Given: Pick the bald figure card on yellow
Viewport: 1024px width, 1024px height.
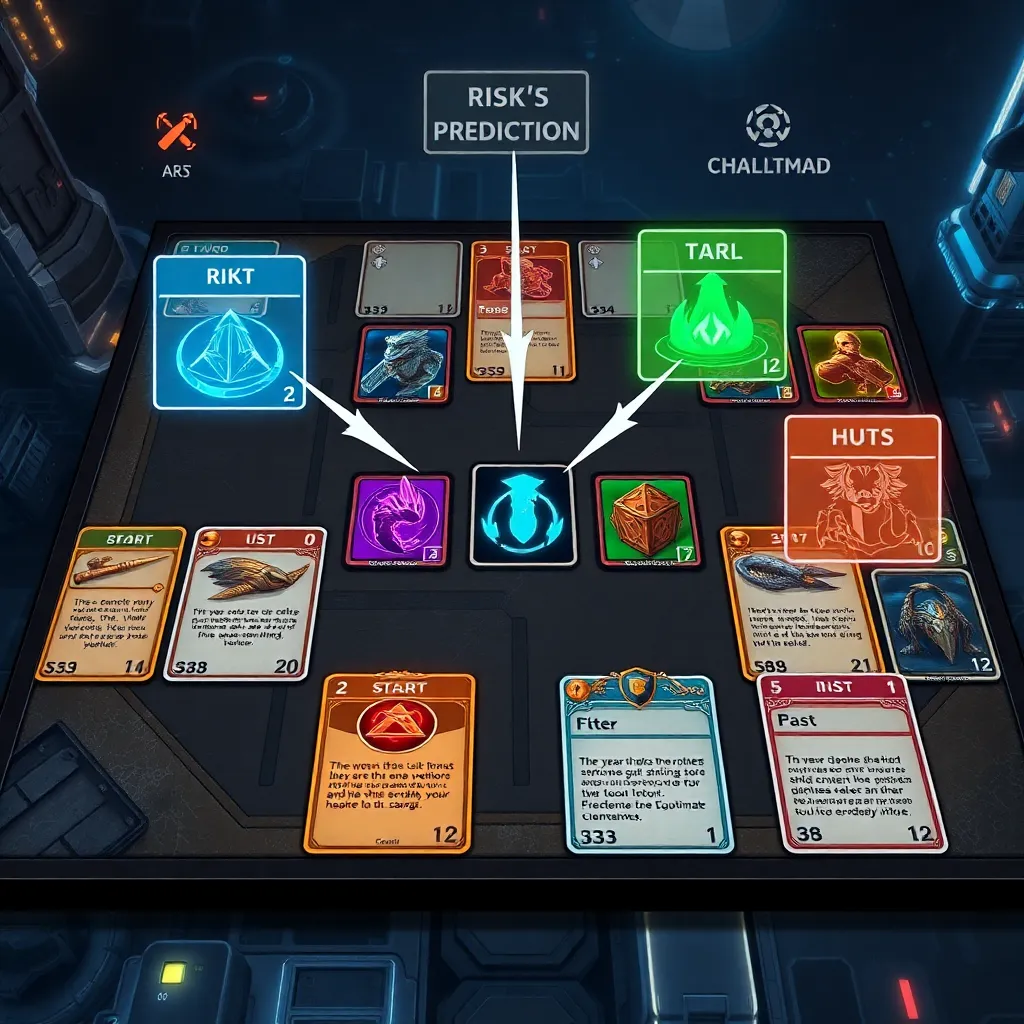Looking at the screenshot, I should (851, 364).
